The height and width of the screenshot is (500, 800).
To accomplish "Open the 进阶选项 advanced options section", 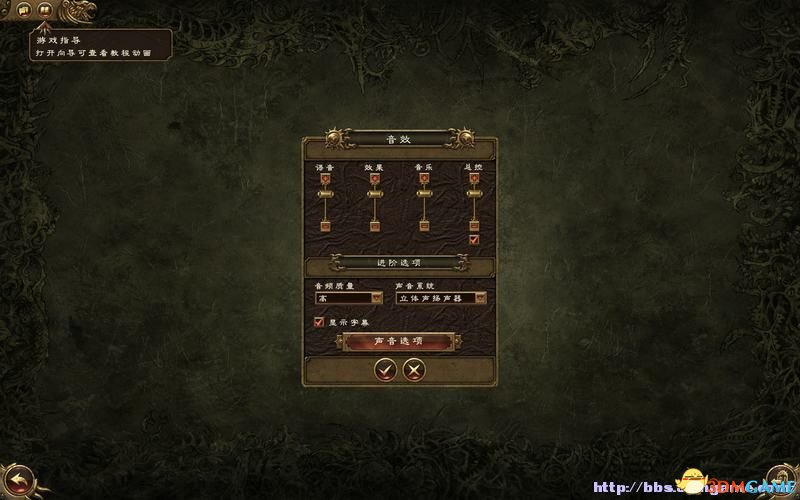I will click(399, 262).
